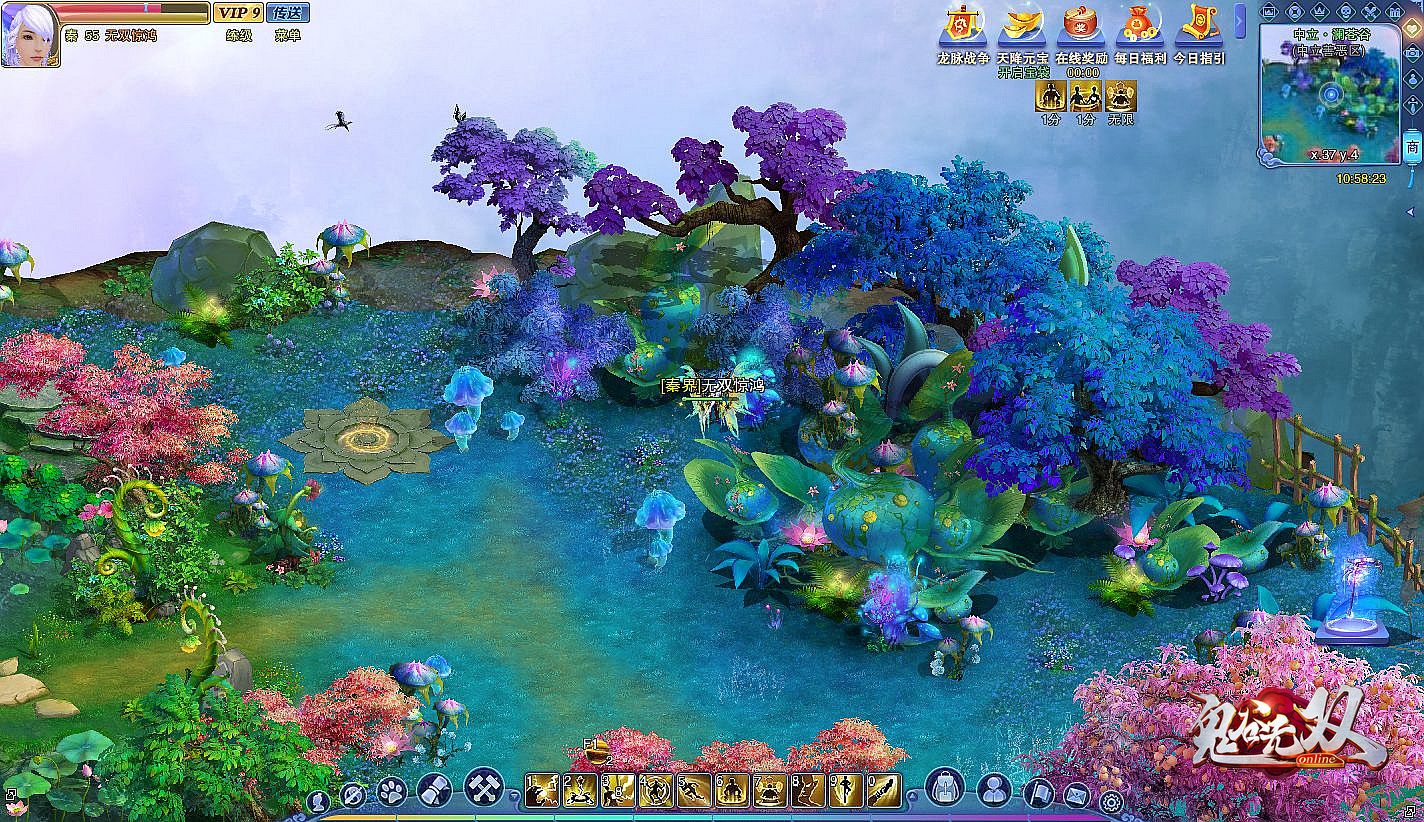Open 每日福利 daily benefits bag
The height and width of the screenshot is (822, 1424).
click(1140, 25)
